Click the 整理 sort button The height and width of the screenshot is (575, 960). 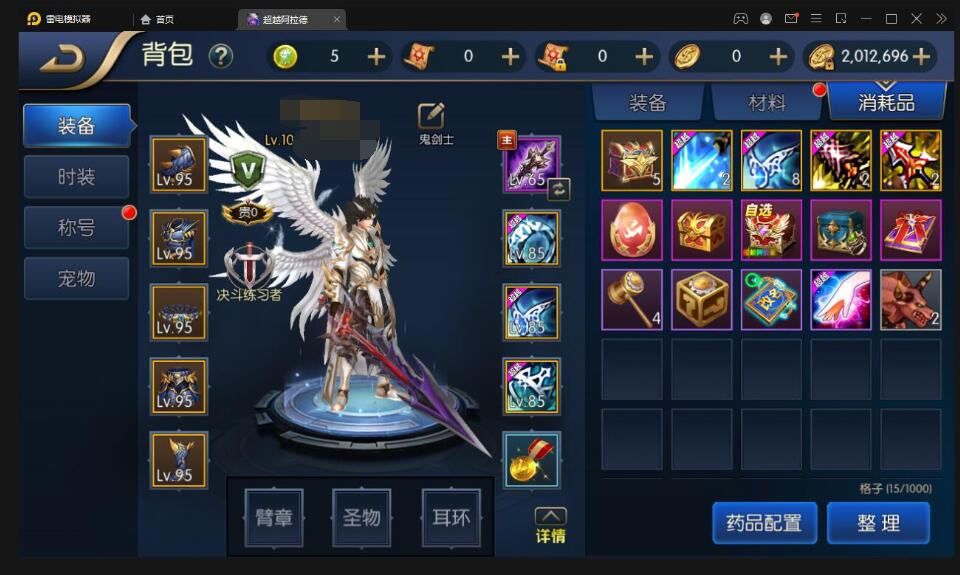(878, 523)
